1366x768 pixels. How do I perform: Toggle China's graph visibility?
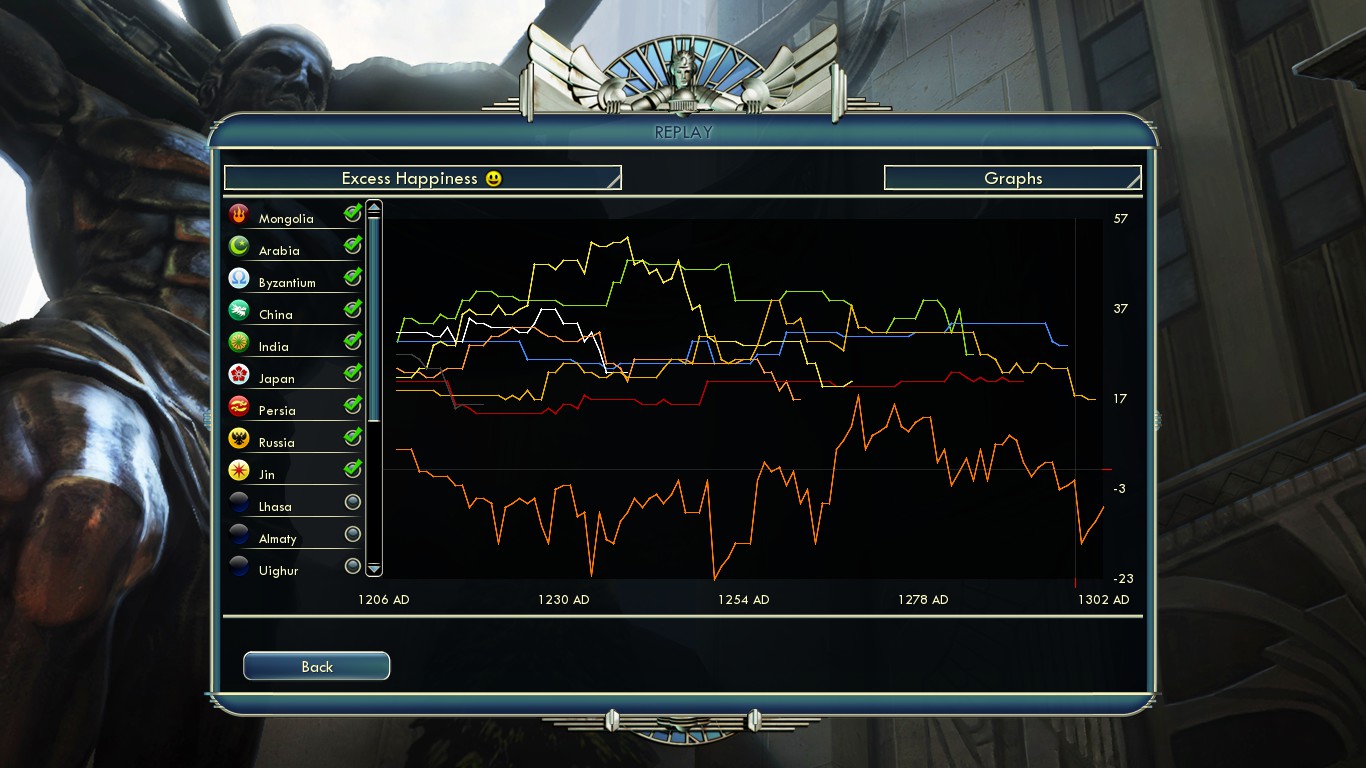tap(352, 309)
